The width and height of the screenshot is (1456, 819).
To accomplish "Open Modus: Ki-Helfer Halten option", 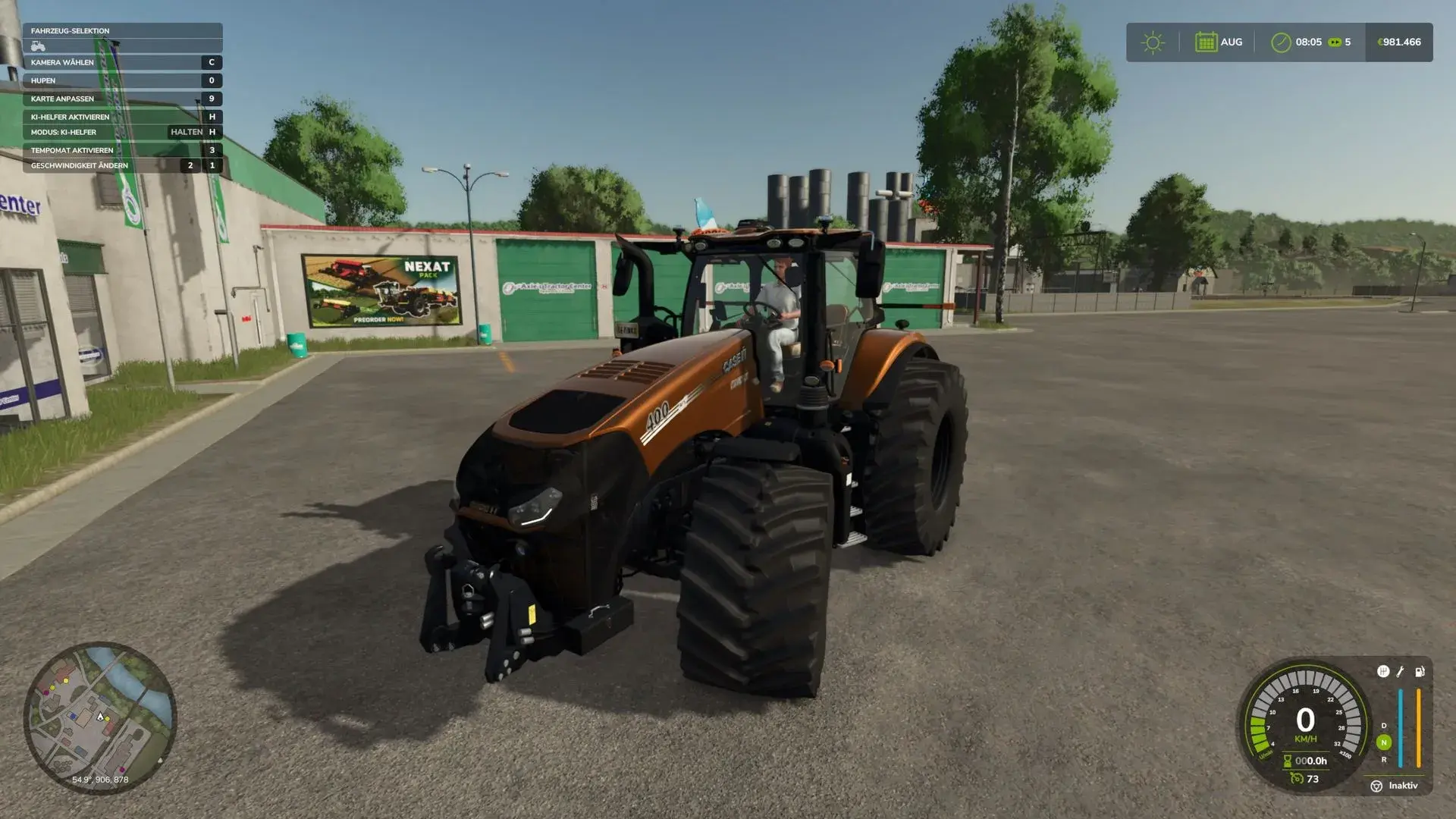I will pyautogui.click(x=121, y=131).
